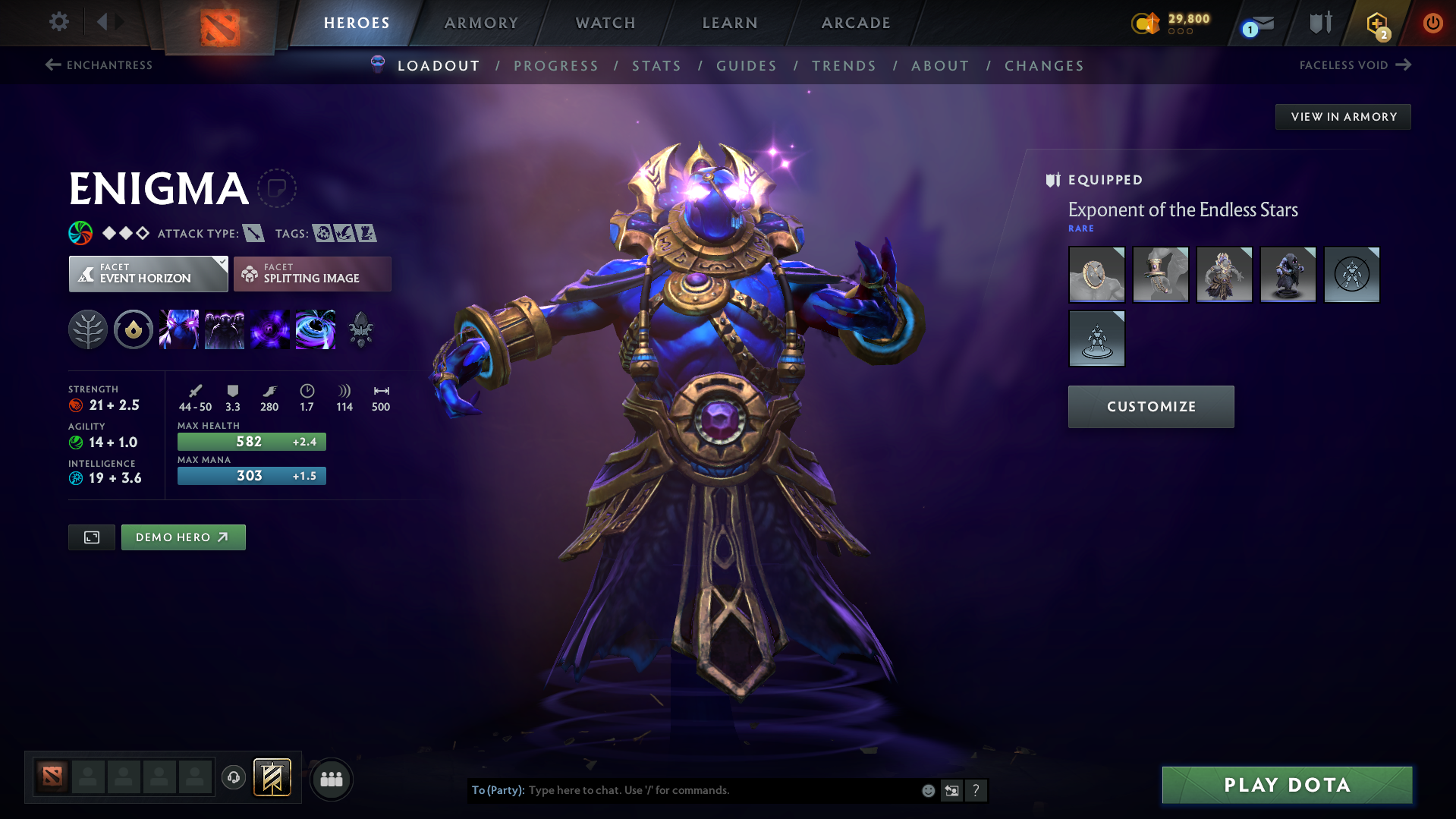The image size is (1456, 819).
Task: Click the Black Hole ultimate icon
Action: pyautogui.click(x=316, y=329)
